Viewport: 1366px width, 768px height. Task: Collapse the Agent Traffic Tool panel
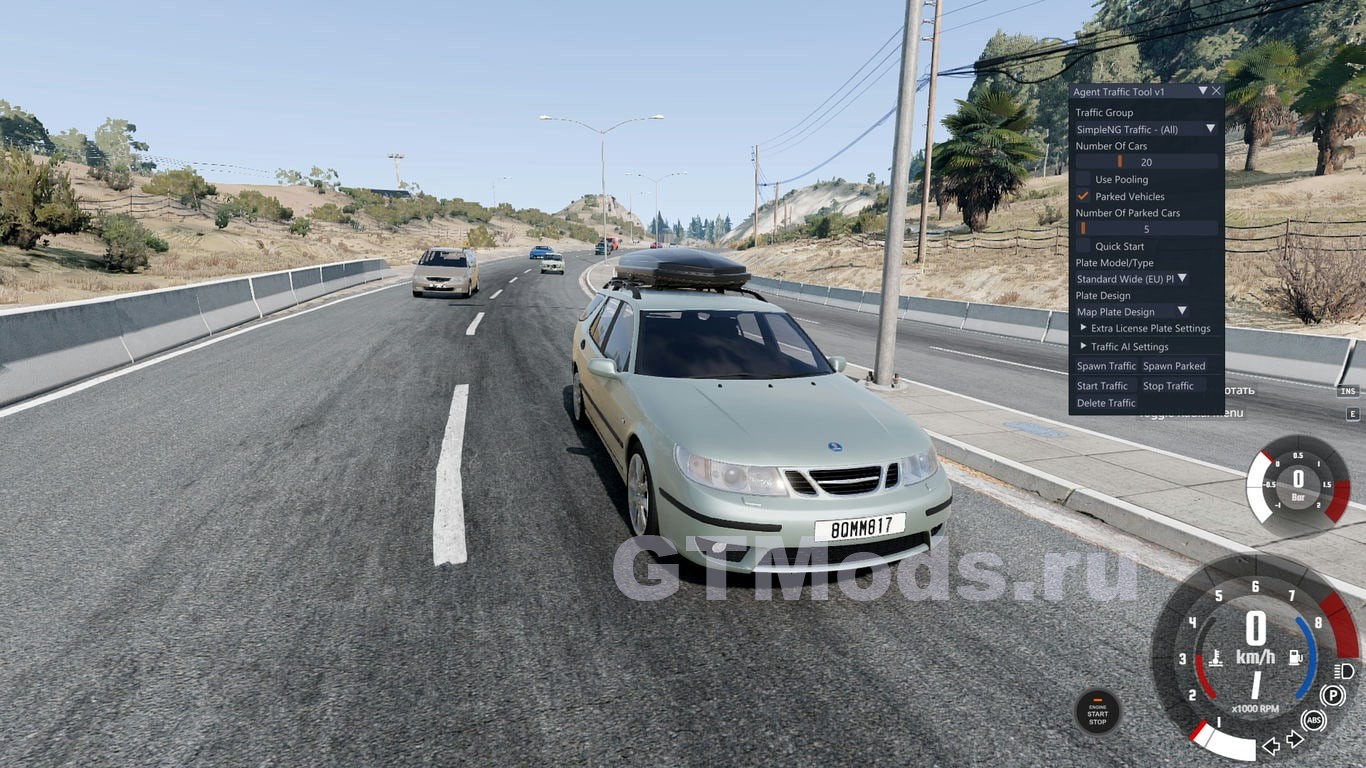point(1202,91)
